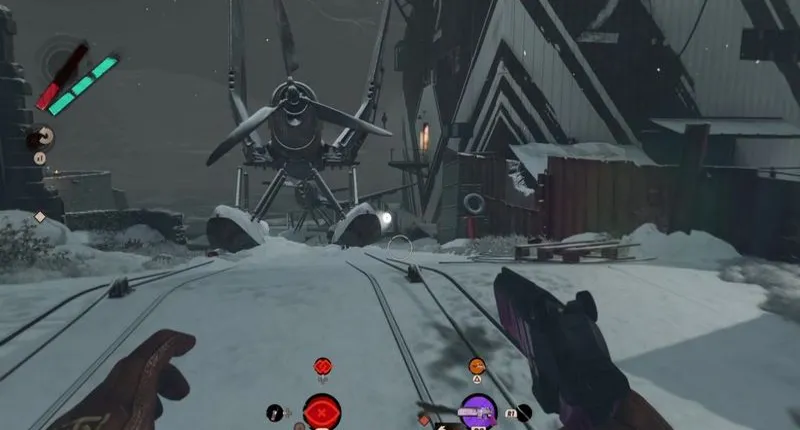The image size is (800, 430).
Task: Select the black gadget icon beside the red slab
Action: [274, 412]
